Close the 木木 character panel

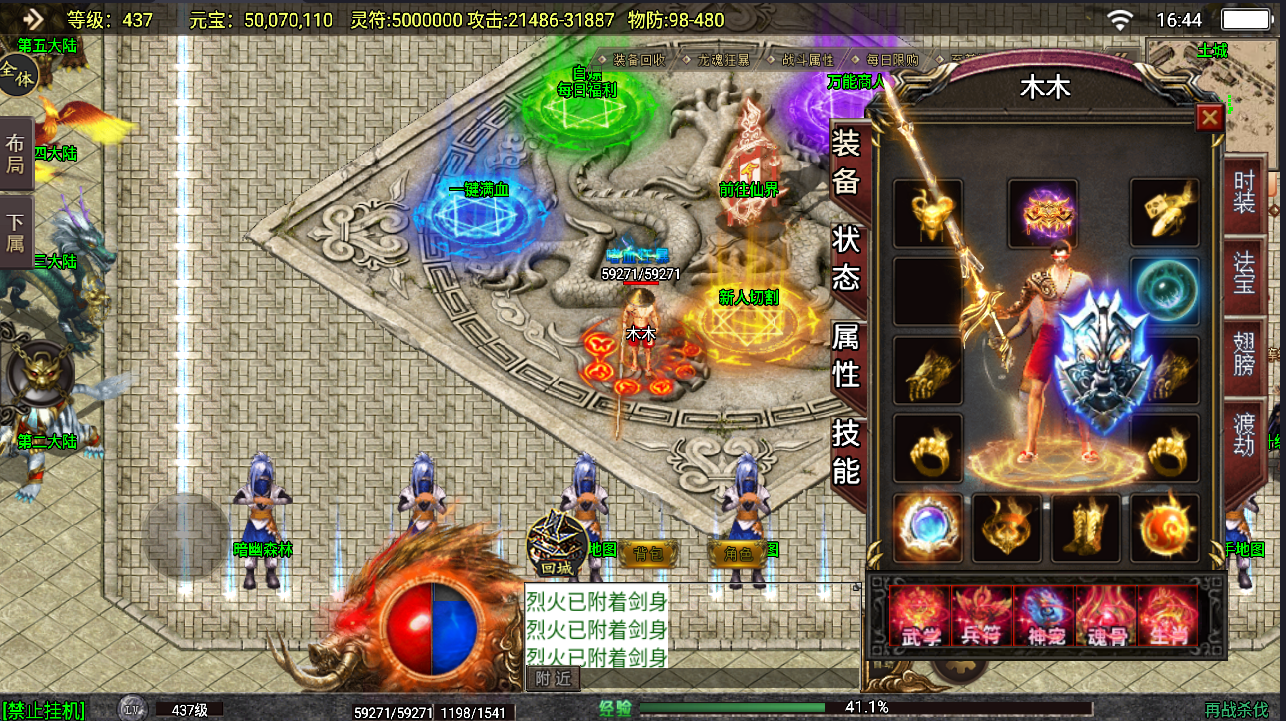pos(1210,118)
